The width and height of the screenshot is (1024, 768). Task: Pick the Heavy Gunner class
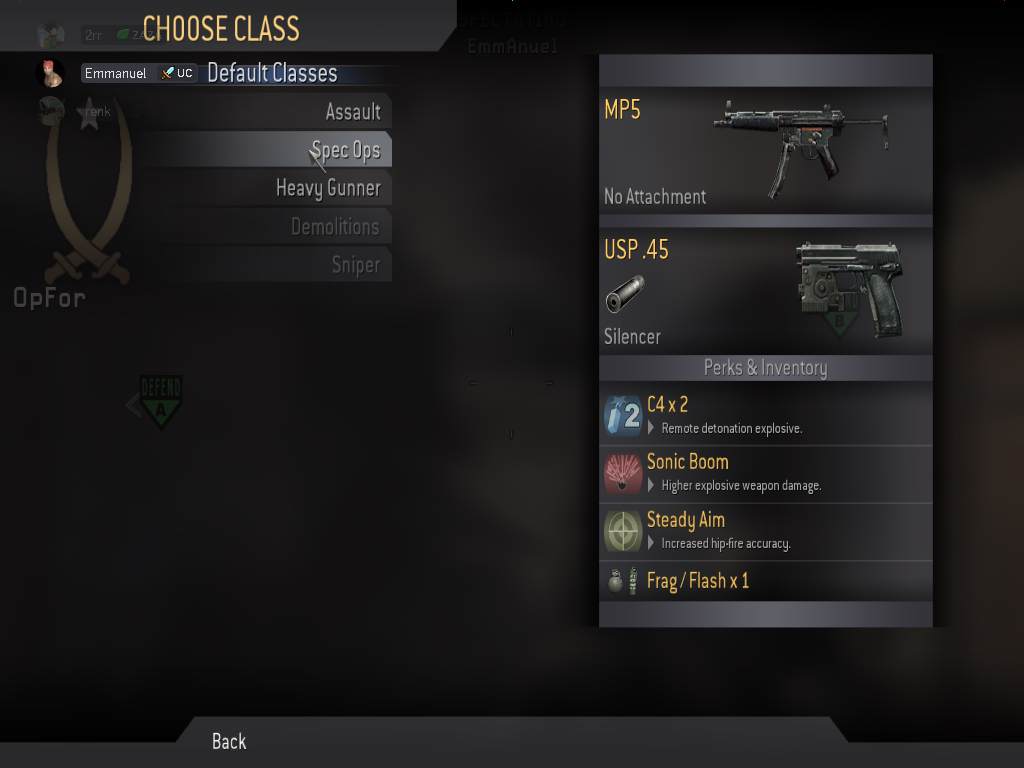[328, 188]
